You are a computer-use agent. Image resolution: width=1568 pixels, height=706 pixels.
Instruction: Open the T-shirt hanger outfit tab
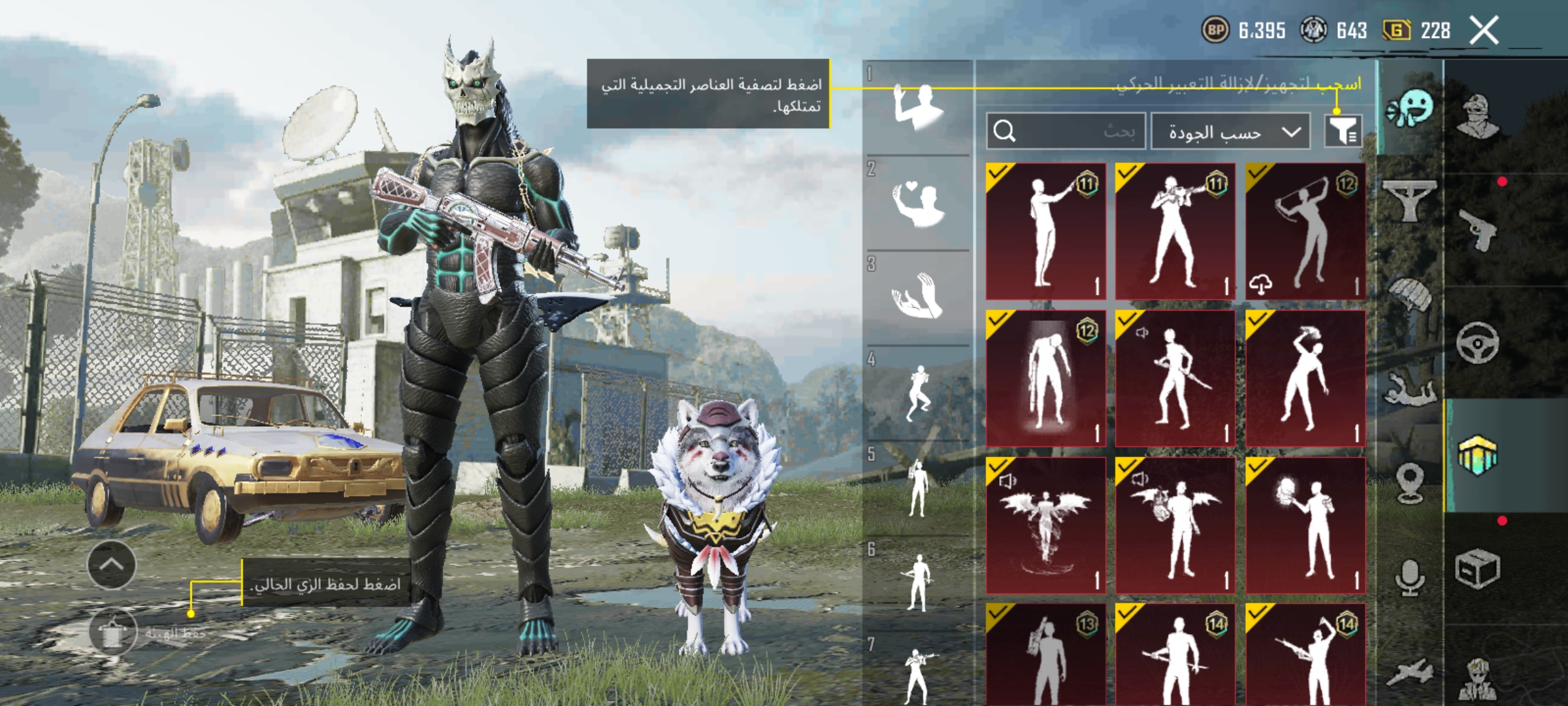[x=1410, y=199]
